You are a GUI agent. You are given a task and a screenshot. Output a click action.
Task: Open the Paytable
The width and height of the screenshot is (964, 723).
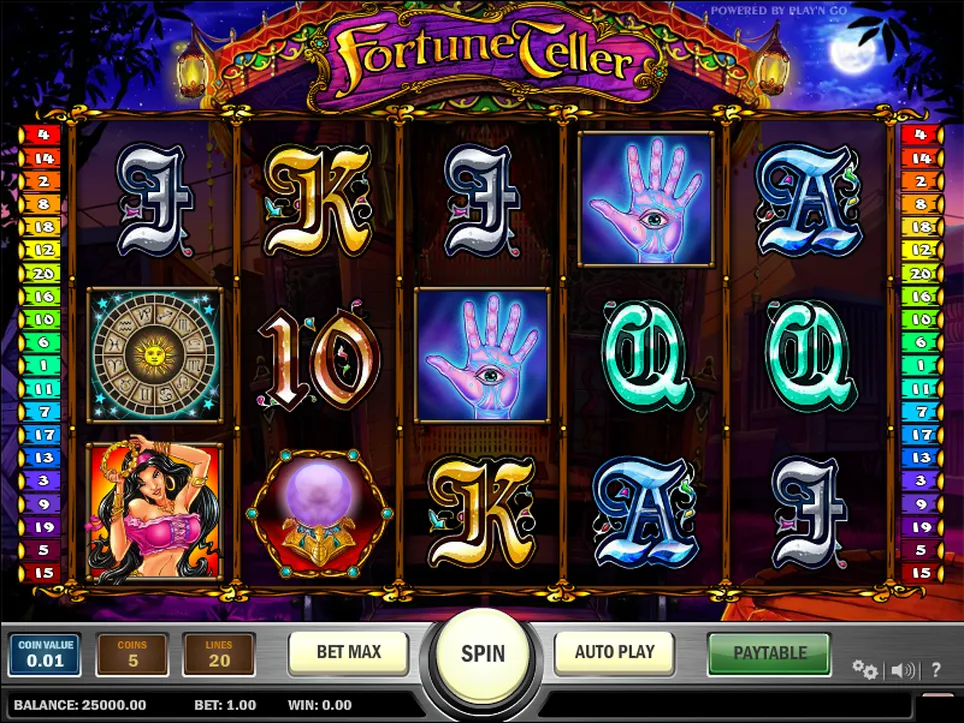(769, 653)
